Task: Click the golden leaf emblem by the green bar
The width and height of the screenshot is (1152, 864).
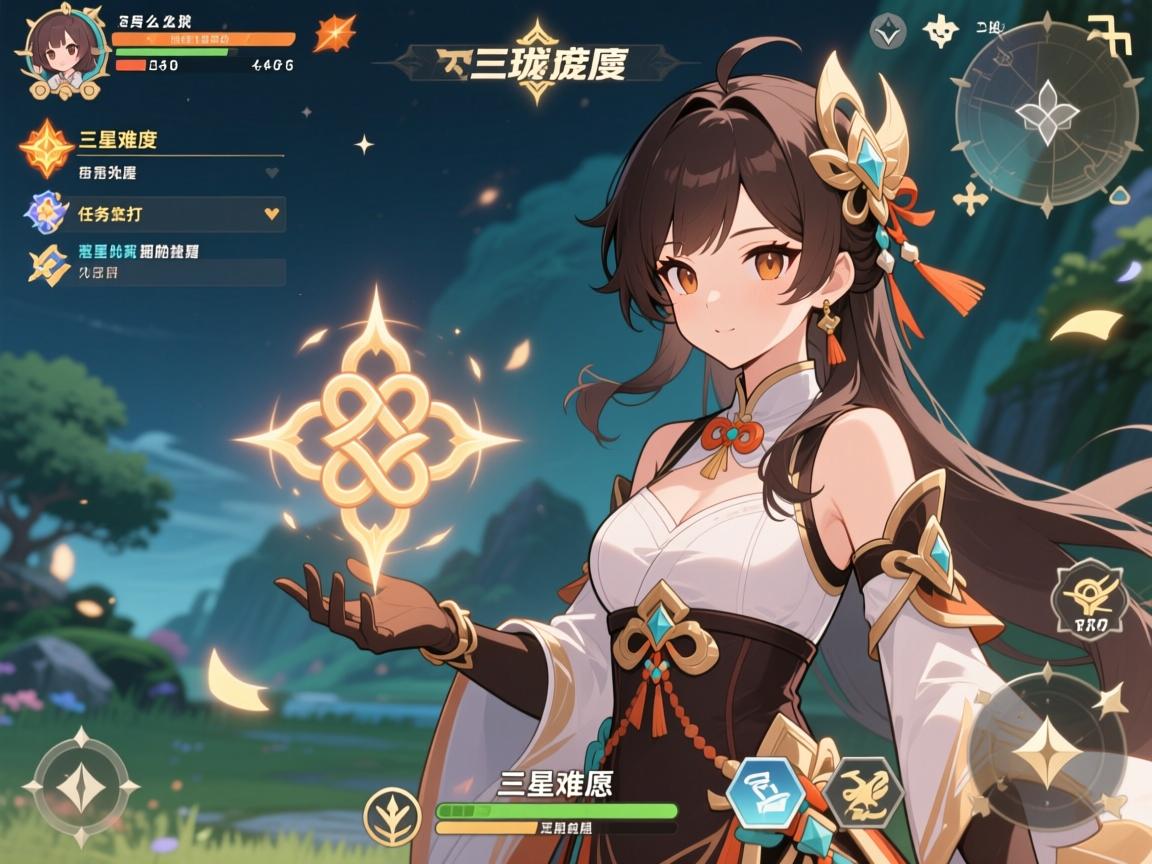Action: pyautogui.click(x=391, y=814)
